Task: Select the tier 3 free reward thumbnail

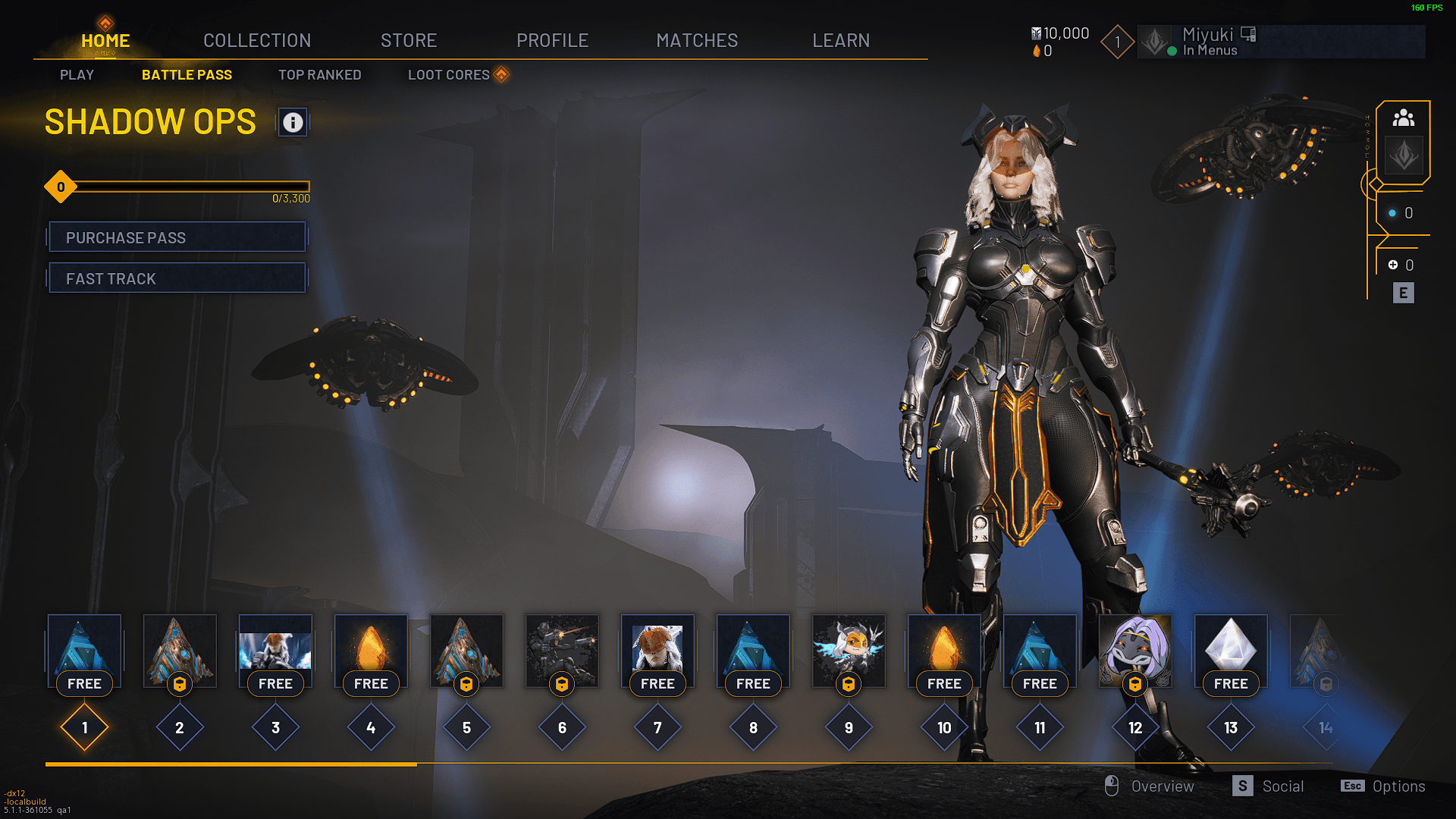Action: (275, 650)
